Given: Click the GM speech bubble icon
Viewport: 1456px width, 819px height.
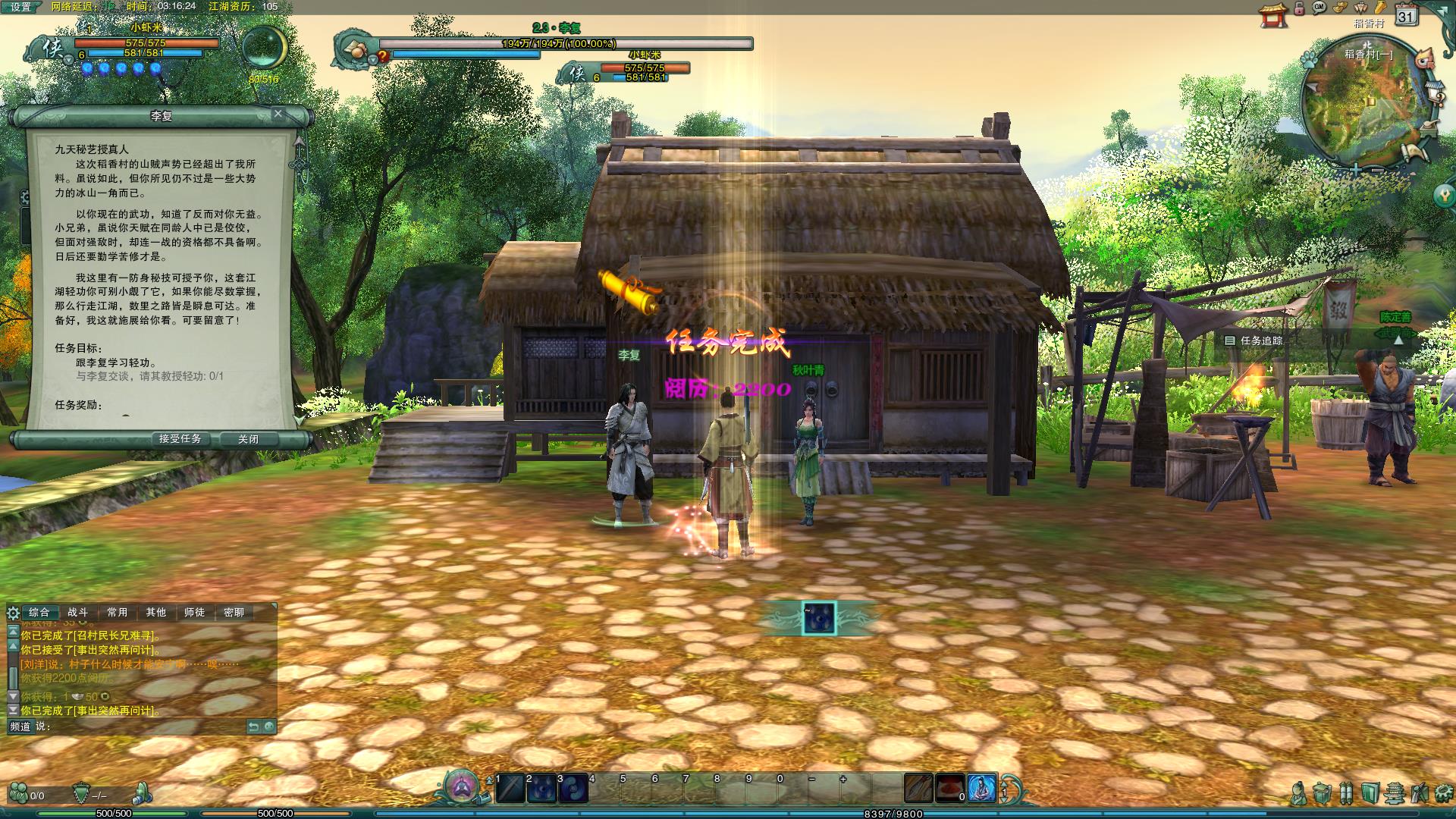Looking at the screenshot, I should pos(1319,8).
